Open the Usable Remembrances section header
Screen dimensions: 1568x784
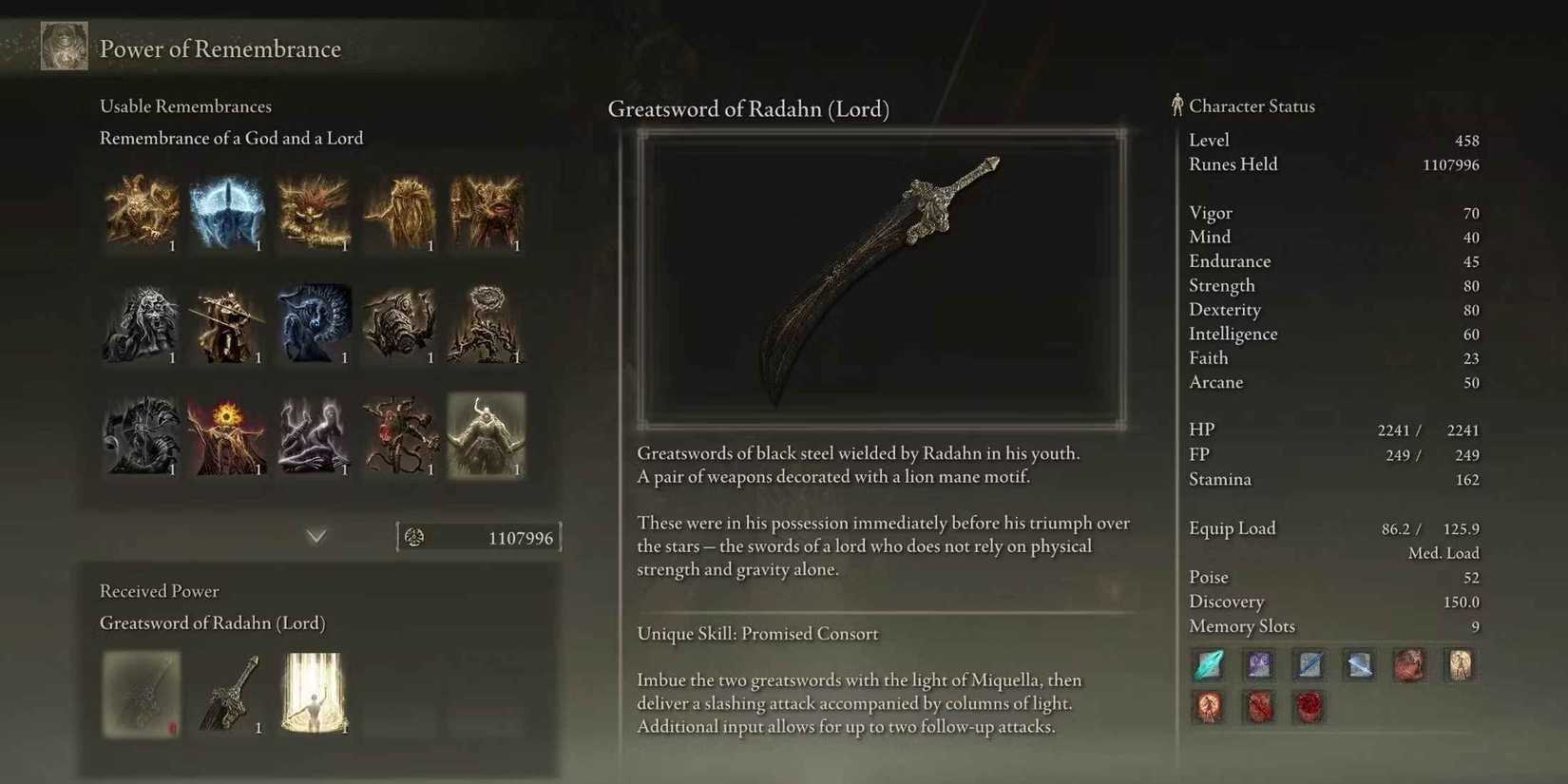tap(185, 105)
